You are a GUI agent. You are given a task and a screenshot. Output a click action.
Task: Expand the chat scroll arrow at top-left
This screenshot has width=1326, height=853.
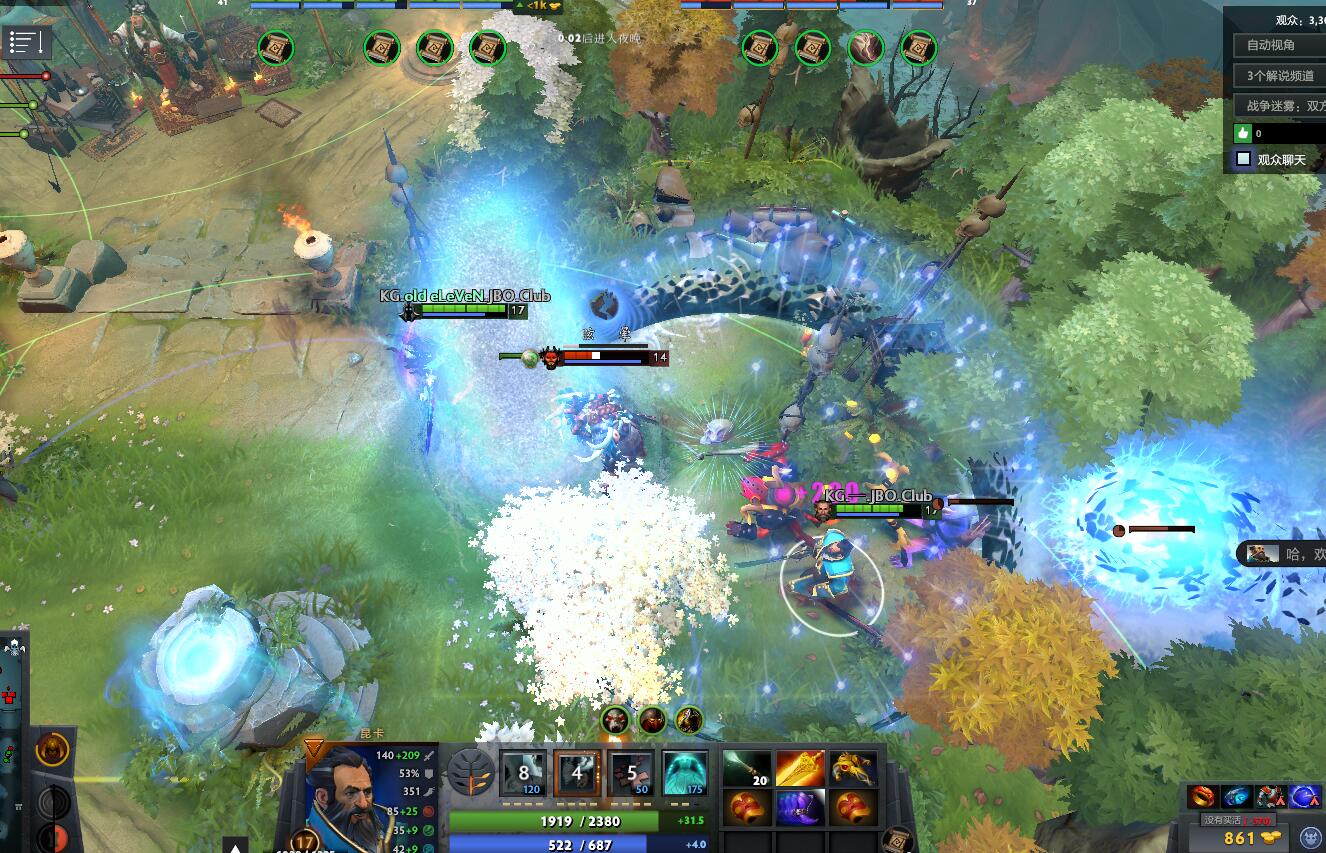click(x=40, y=42)
